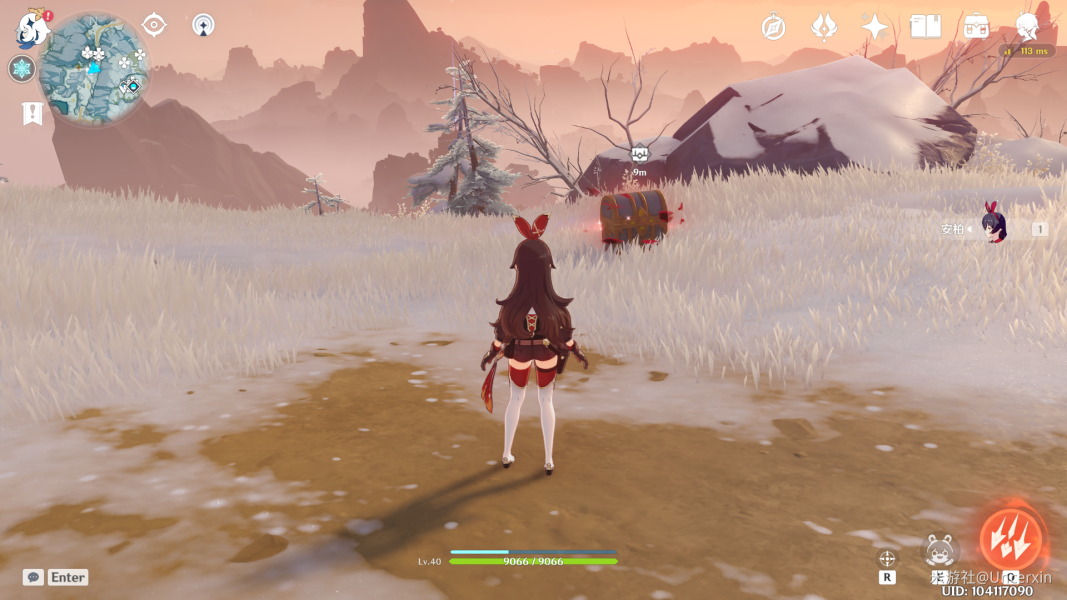Open the quest bookmark with exclamation mark
The image size is (1067, 600).
[31, 113]
